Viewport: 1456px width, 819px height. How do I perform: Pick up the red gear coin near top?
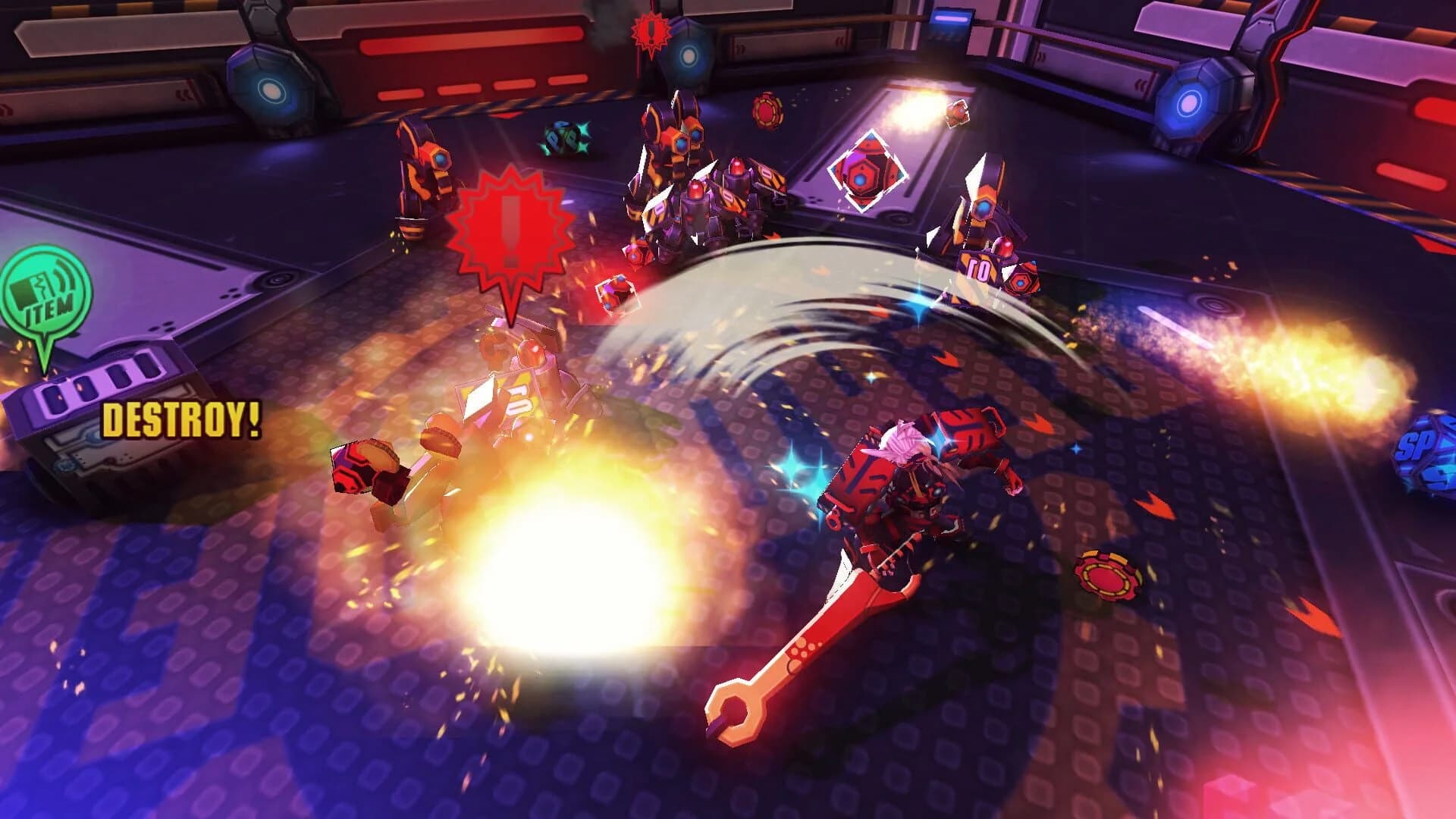[768, 112]
